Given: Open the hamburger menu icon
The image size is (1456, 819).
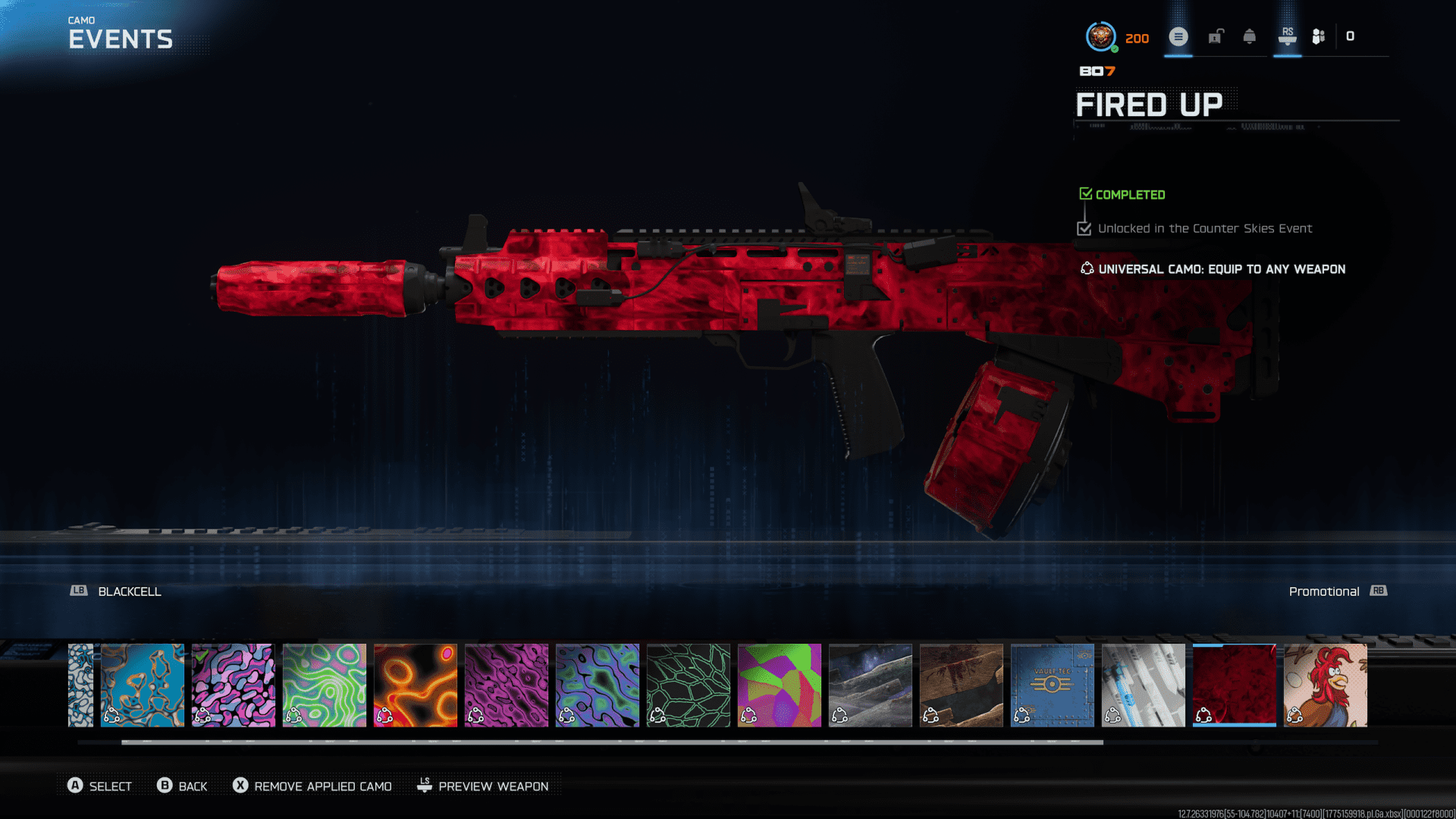Looking at the screenshot, I should pyautogui.click(x=1178, y=36).
